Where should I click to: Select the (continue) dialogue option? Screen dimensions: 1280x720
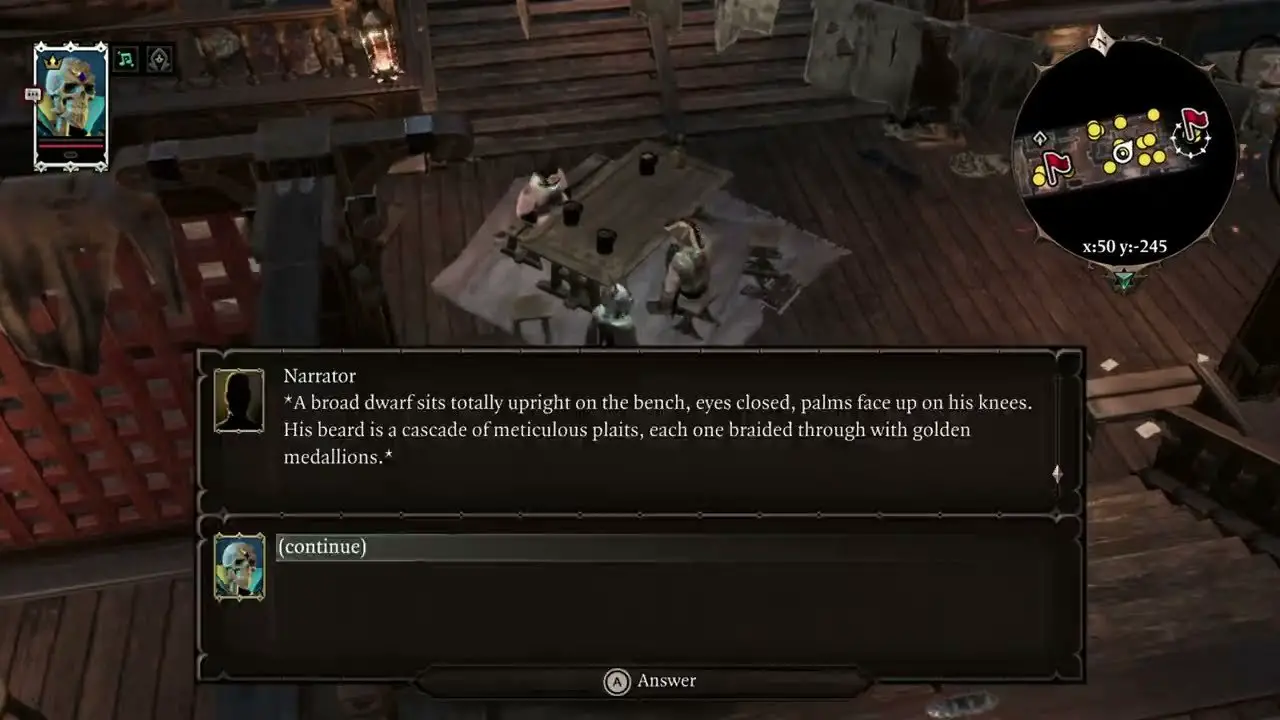tap(322, 547)
